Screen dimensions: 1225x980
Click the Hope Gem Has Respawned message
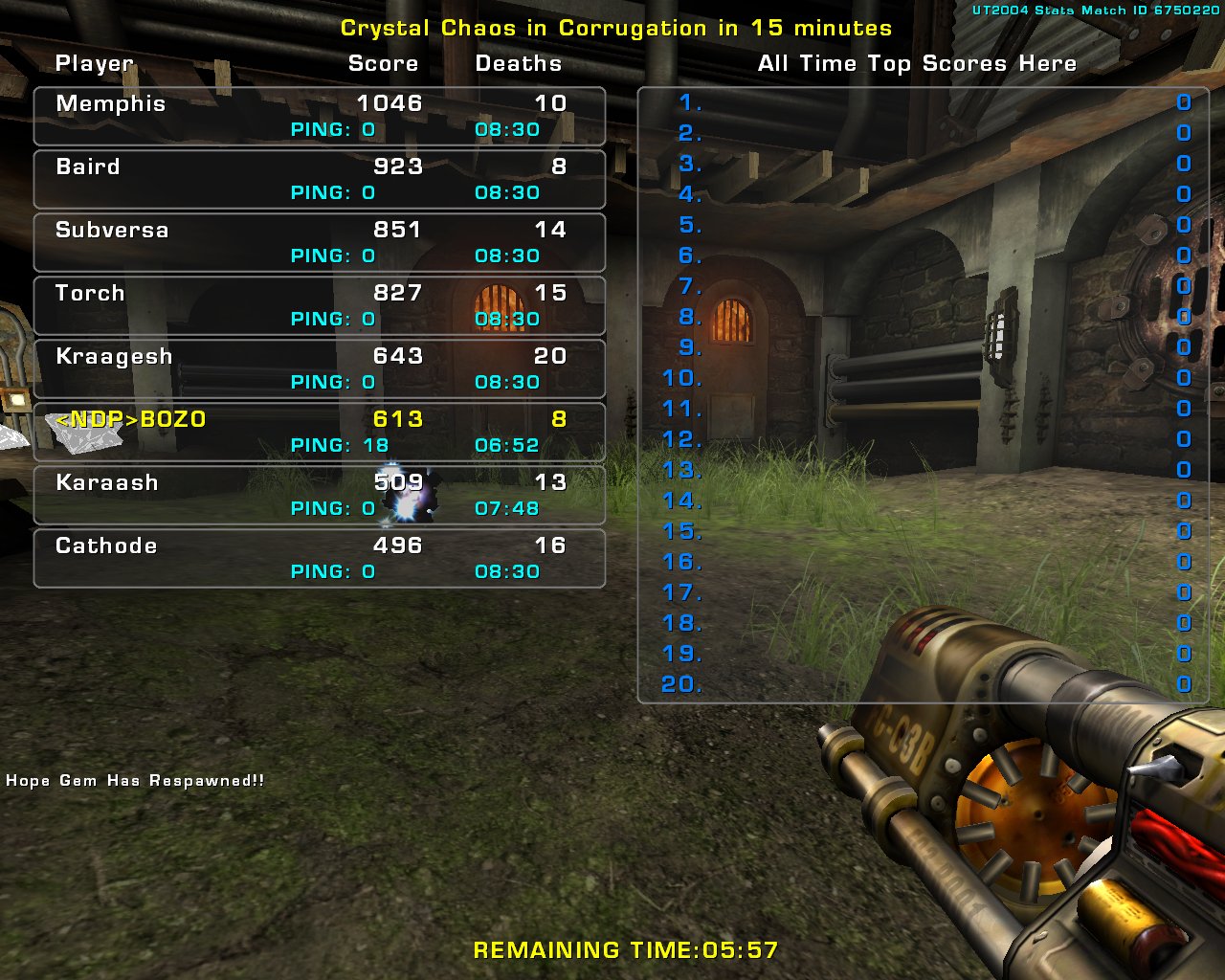pos(132,780)
